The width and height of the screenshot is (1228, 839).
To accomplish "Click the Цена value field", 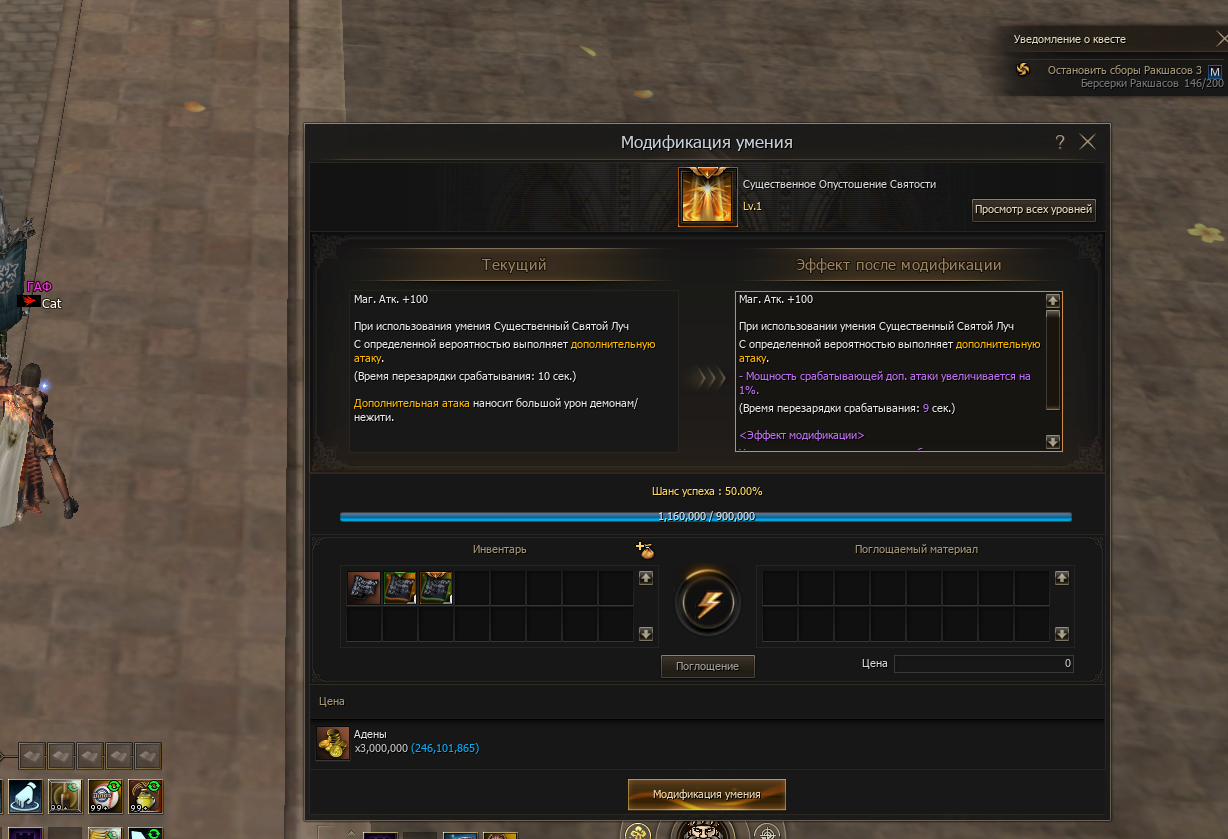I will point(983,663).
